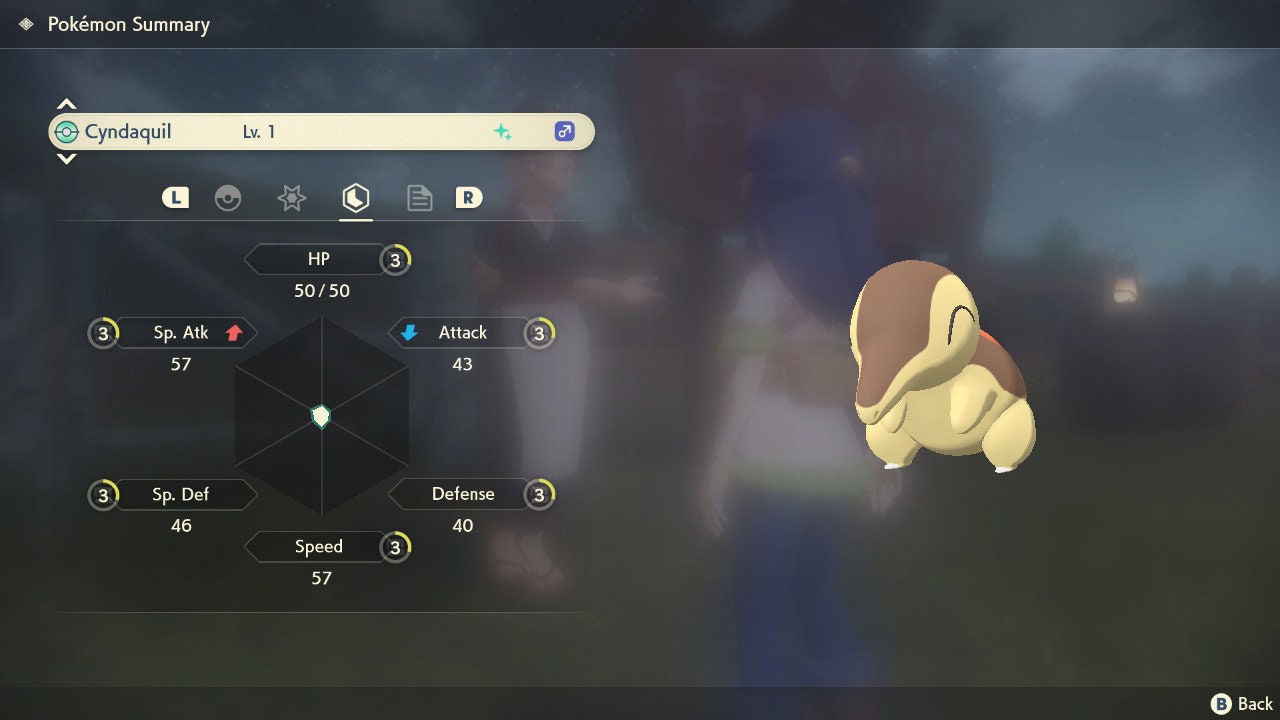This screenshot has height=720, width=1280.
Task: Select the Sp. Atk stat label
Action: 182,333
